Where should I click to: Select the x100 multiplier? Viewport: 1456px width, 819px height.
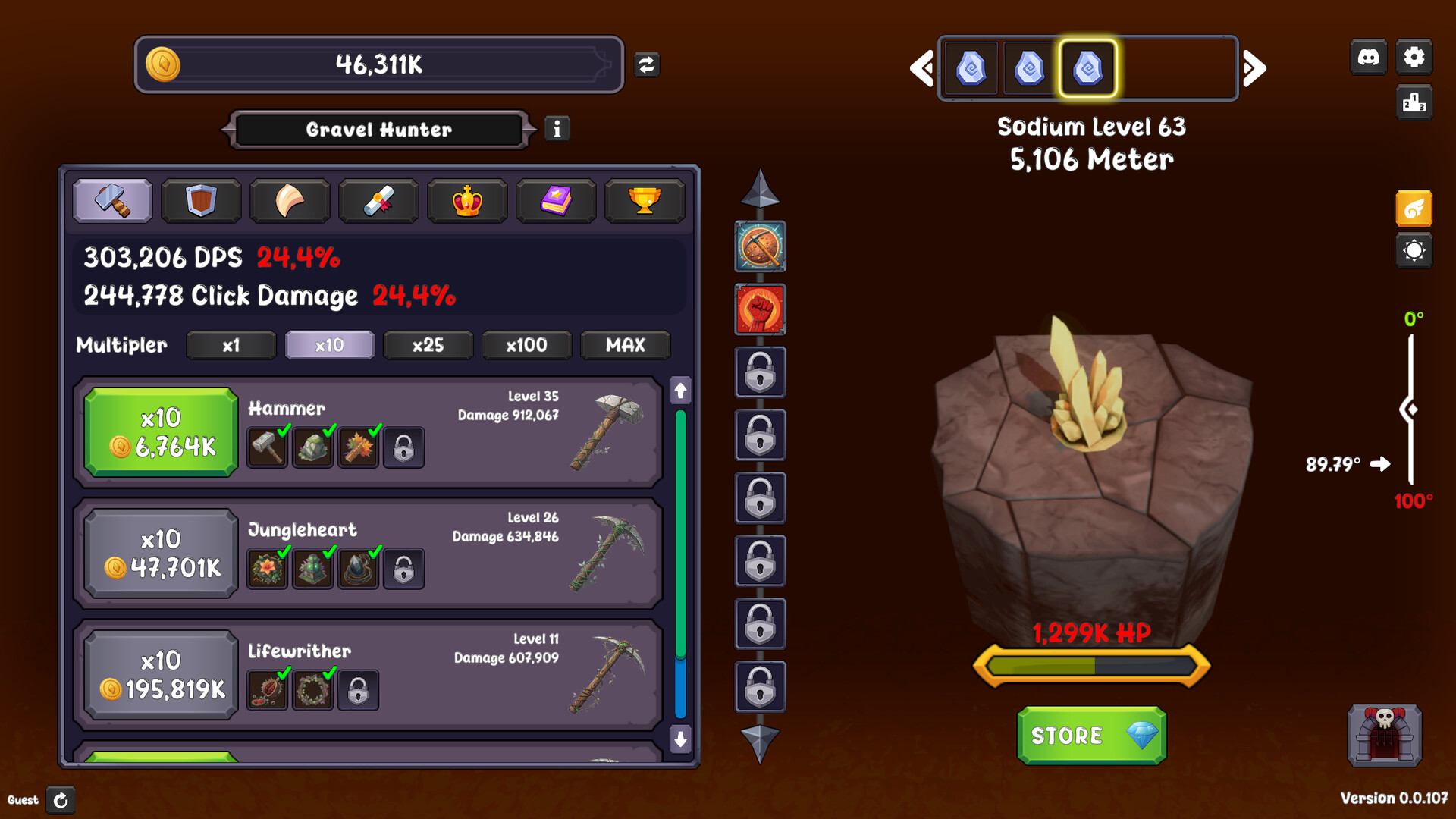click(526, 345)
